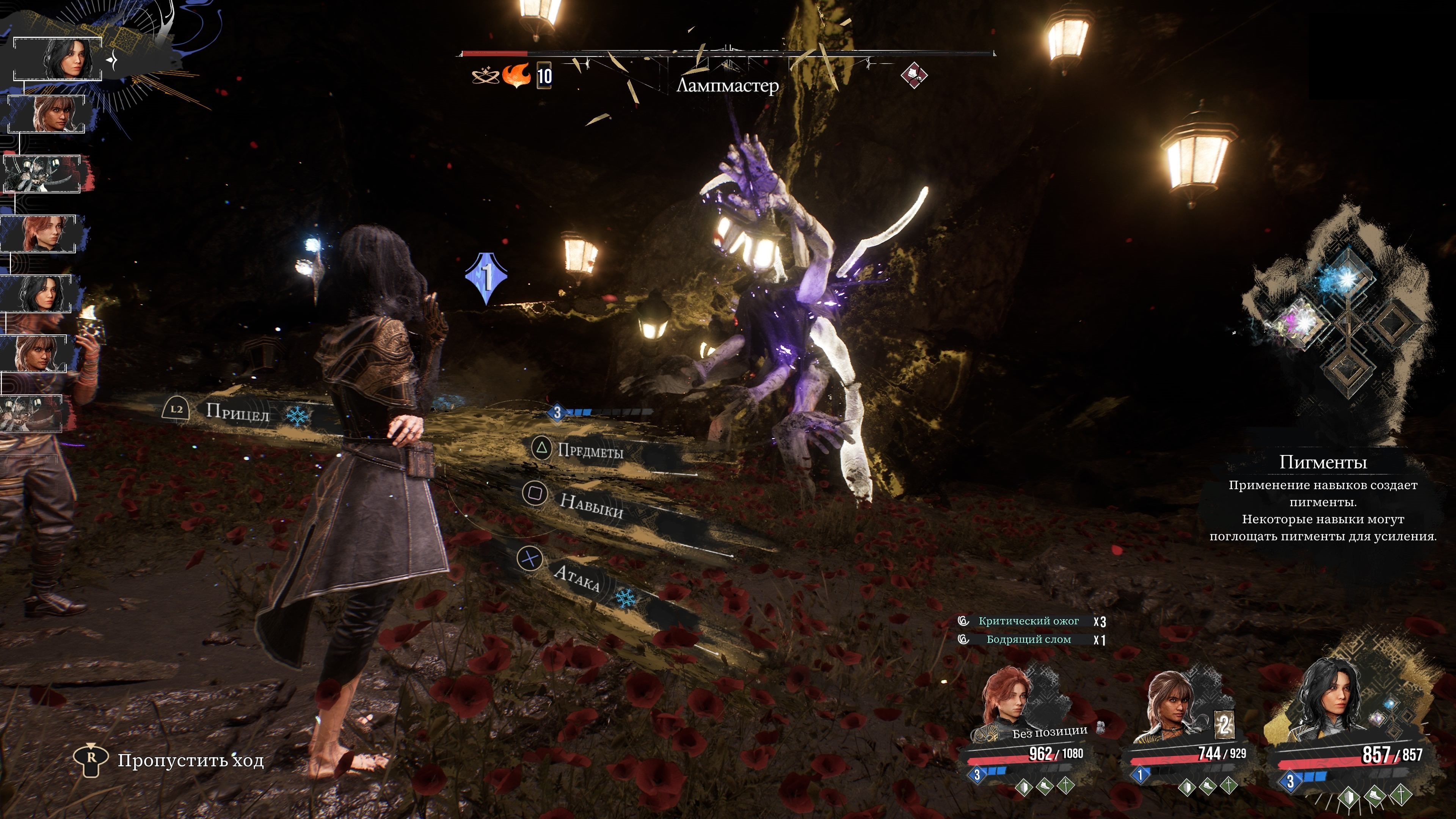Click the burn status icon on Лампмастер
Viewport: 1456px width, 819px height.
pos(516,75)
